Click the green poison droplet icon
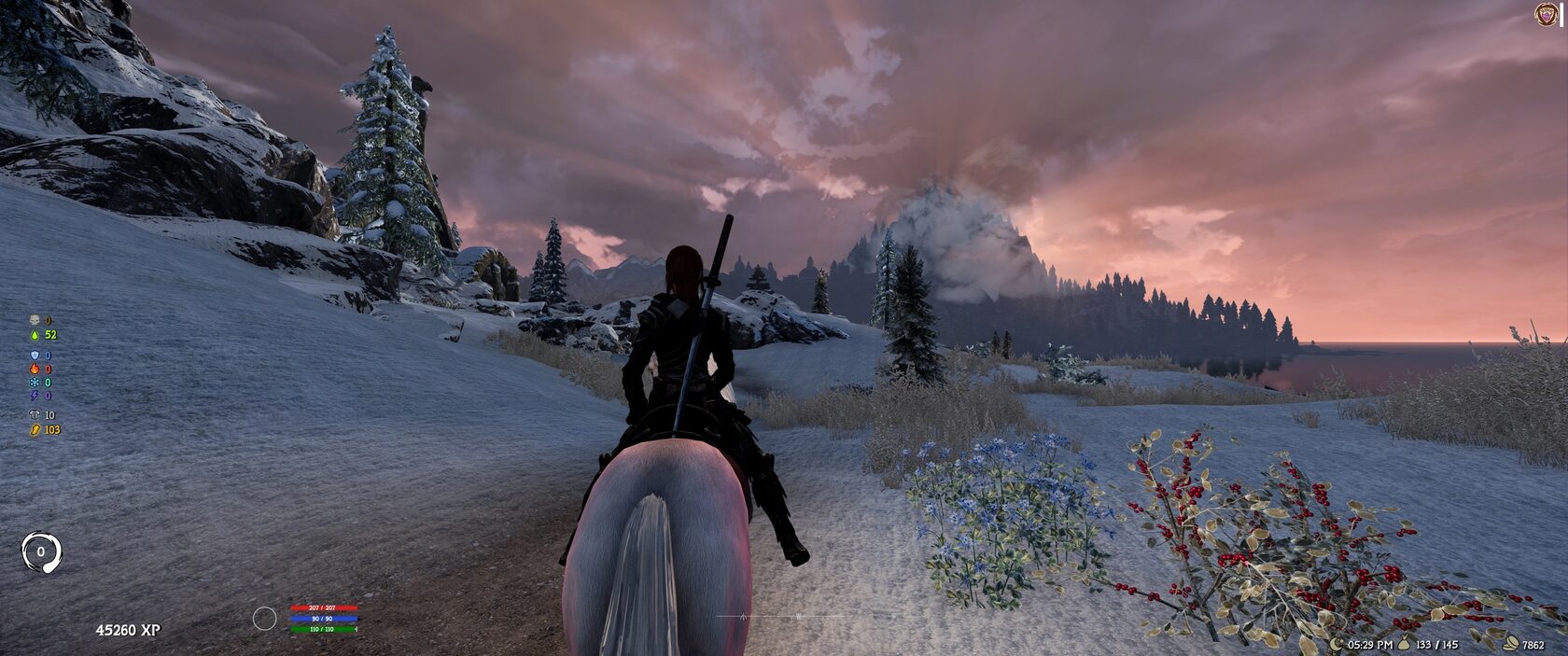1568x656 pixels. [35, 334]
